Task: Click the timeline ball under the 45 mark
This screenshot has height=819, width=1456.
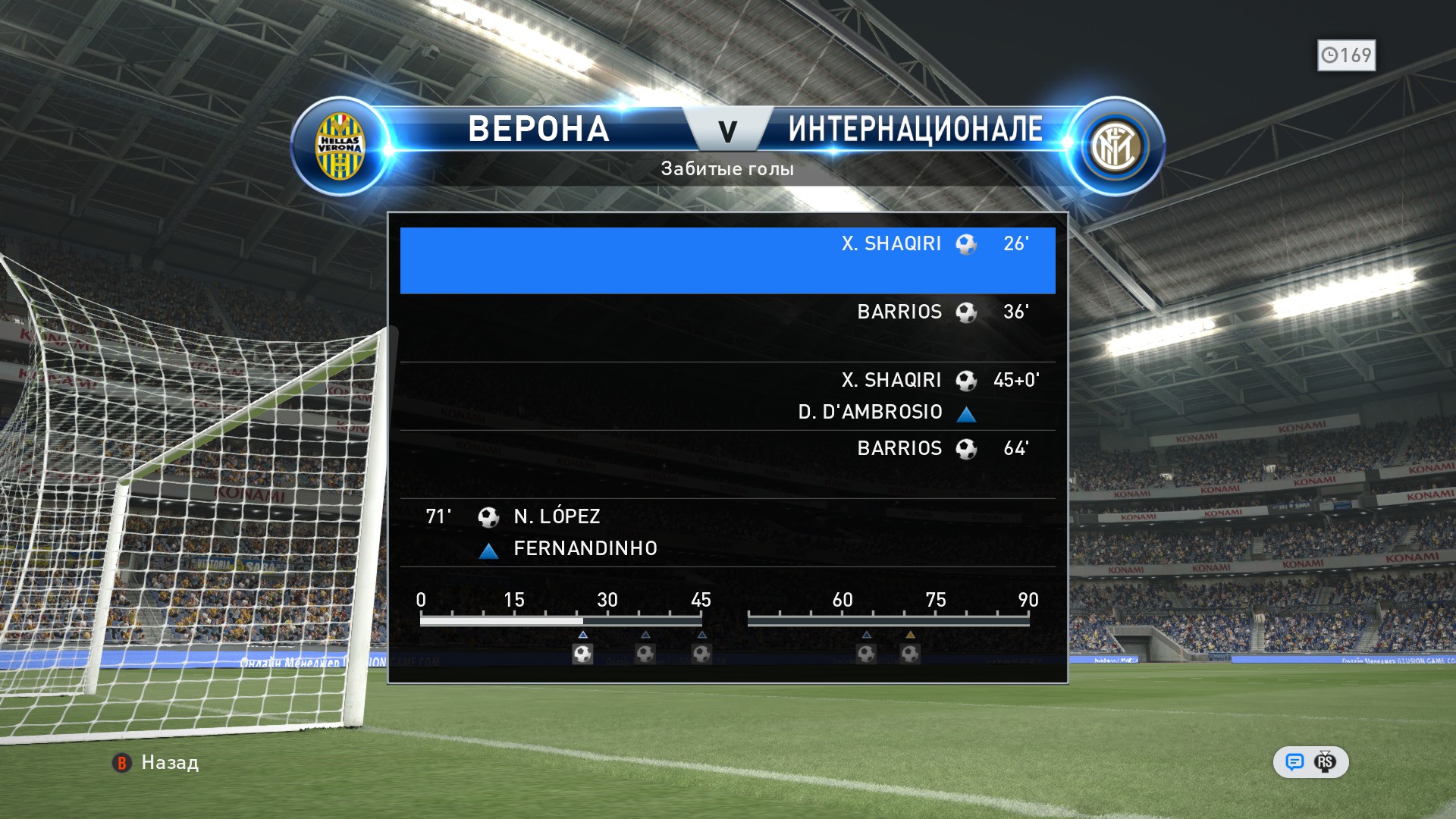Action: [x=701, y=653]
